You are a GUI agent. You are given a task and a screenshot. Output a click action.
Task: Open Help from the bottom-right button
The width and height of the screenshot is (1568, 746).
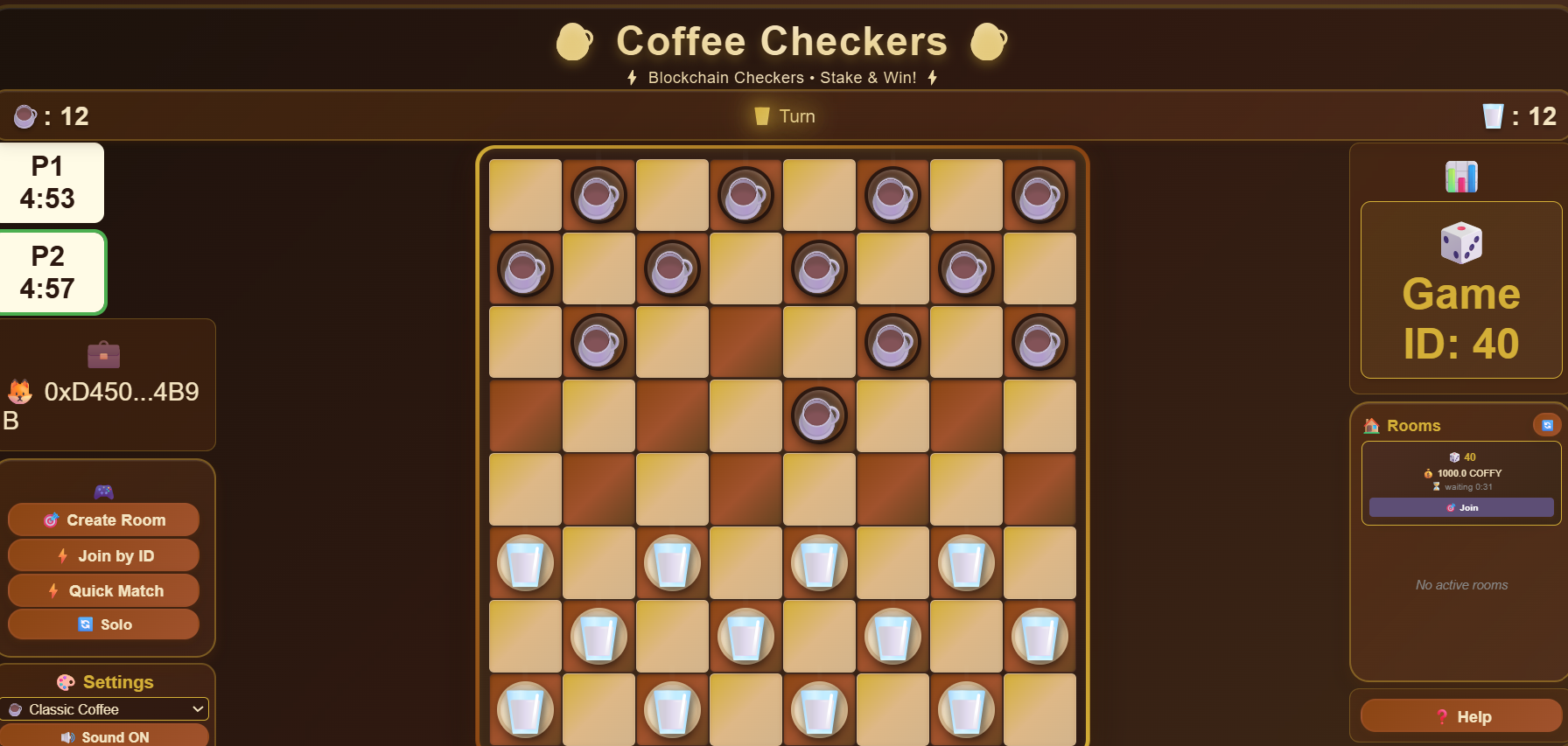coord(1460,715)
